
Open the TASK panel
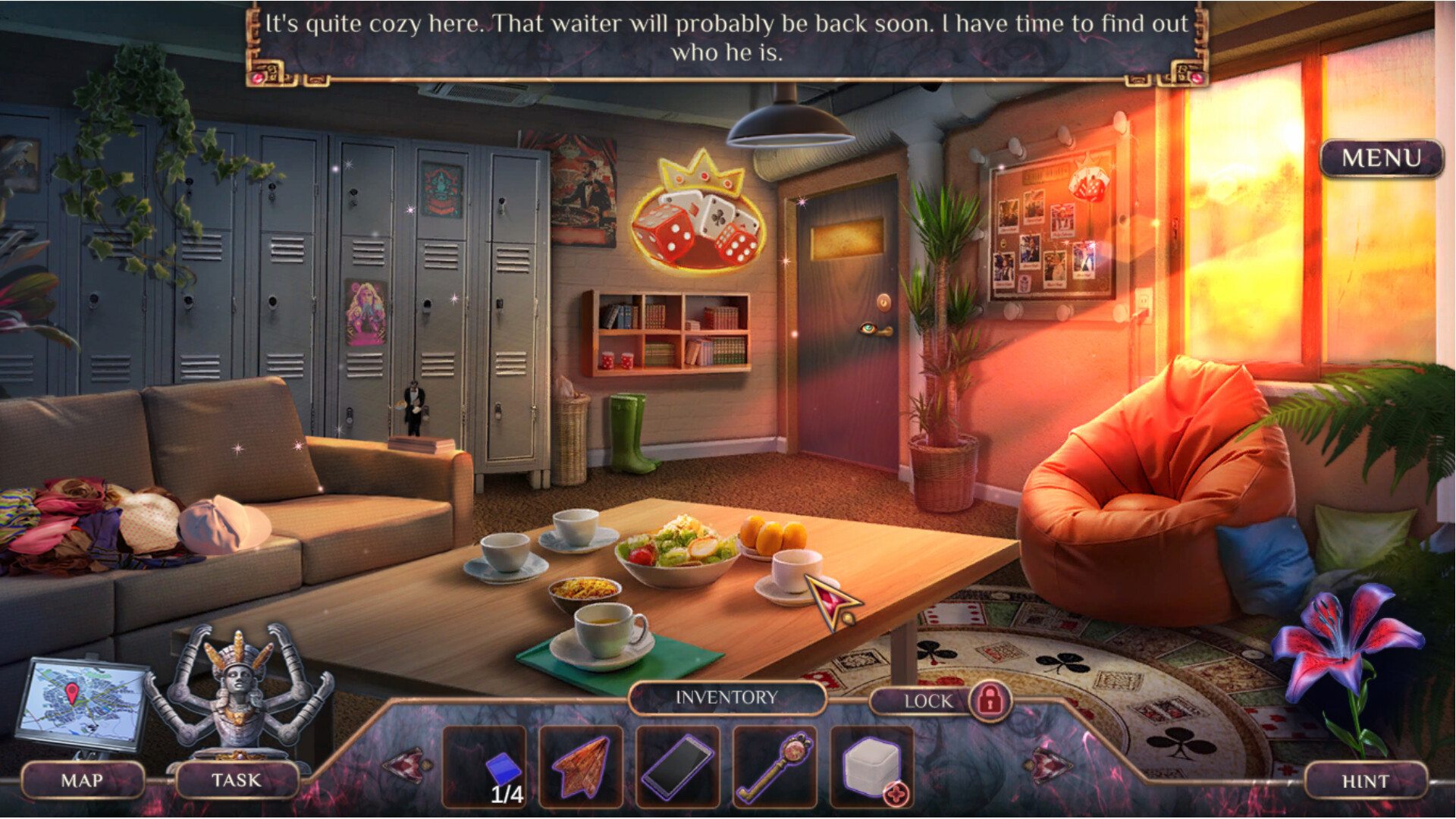click(237, 779)
